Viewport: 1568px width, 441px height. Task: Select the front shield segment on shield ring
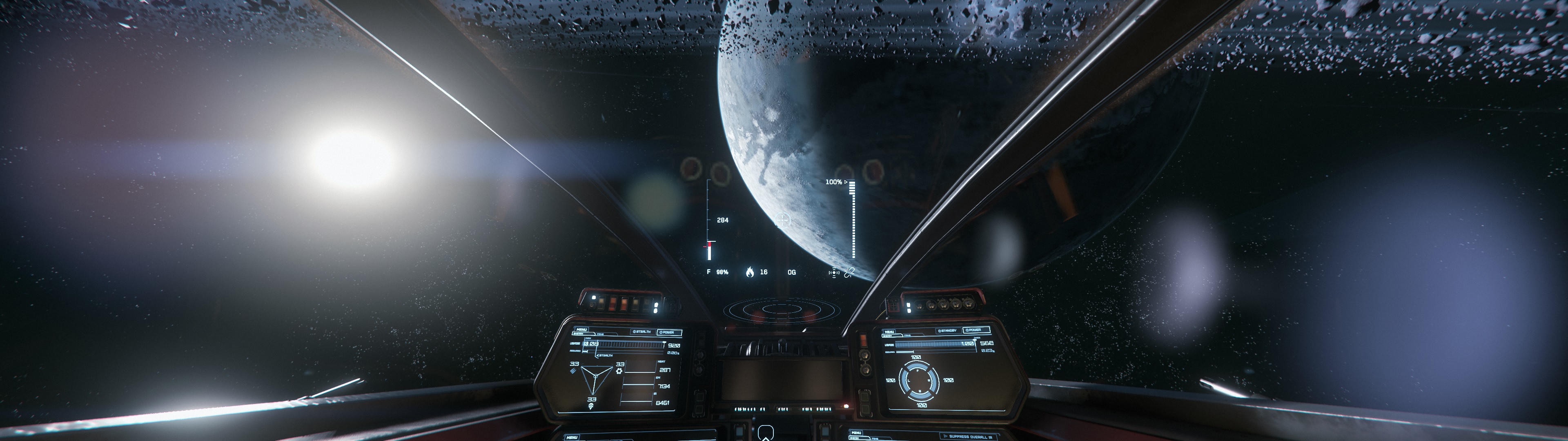click(x=917, y=366)
